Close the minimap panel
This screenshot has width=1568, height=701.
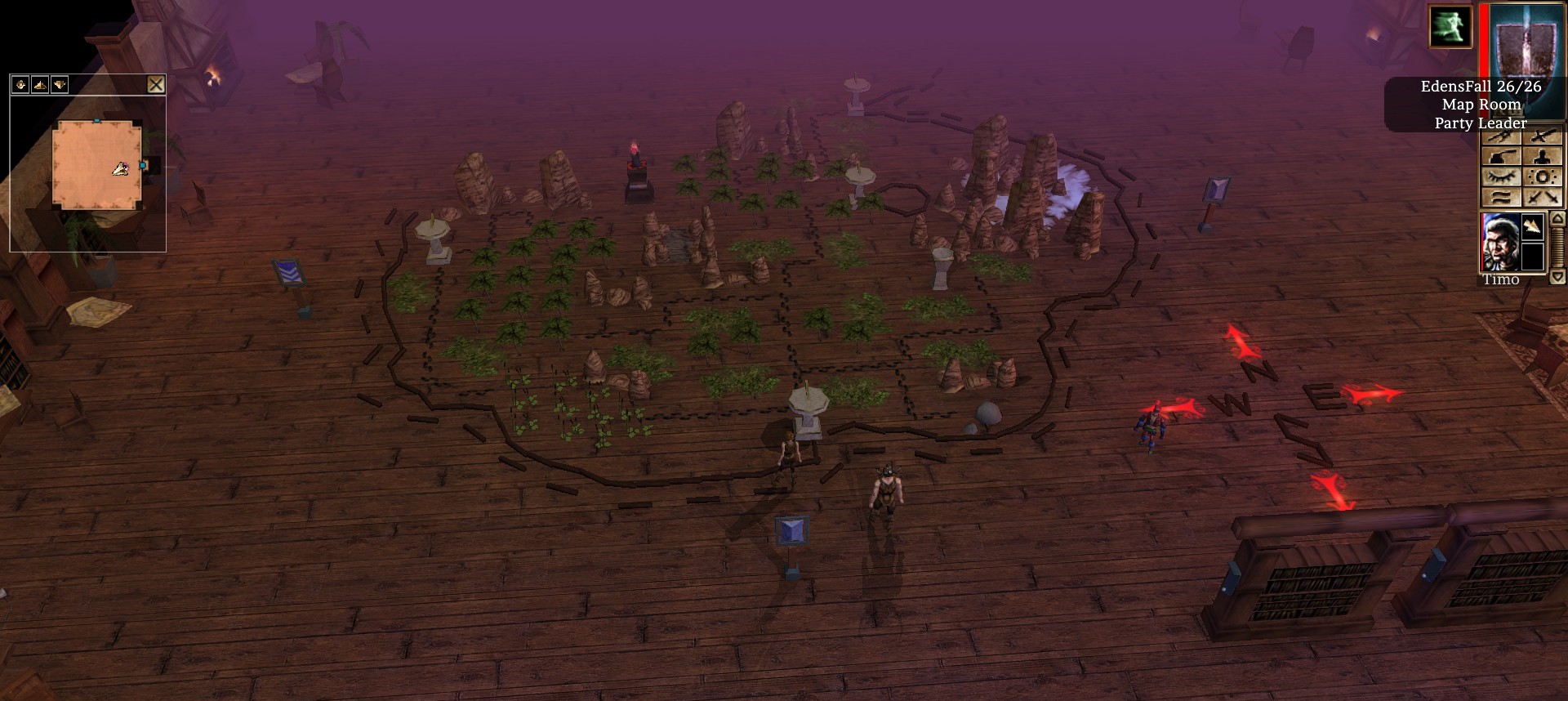156,84
